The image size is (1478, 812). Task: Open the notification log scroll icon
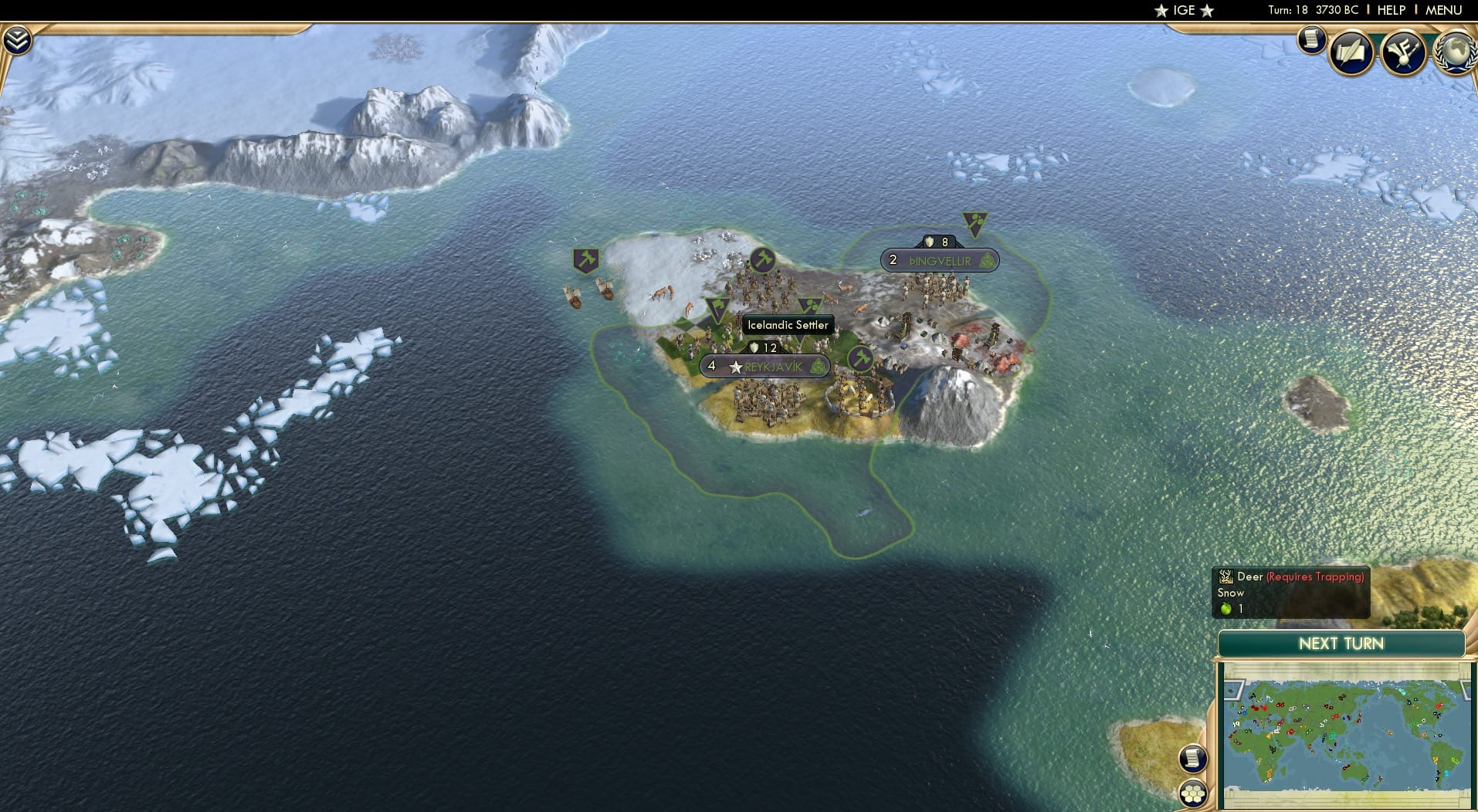click(1310, 40)
